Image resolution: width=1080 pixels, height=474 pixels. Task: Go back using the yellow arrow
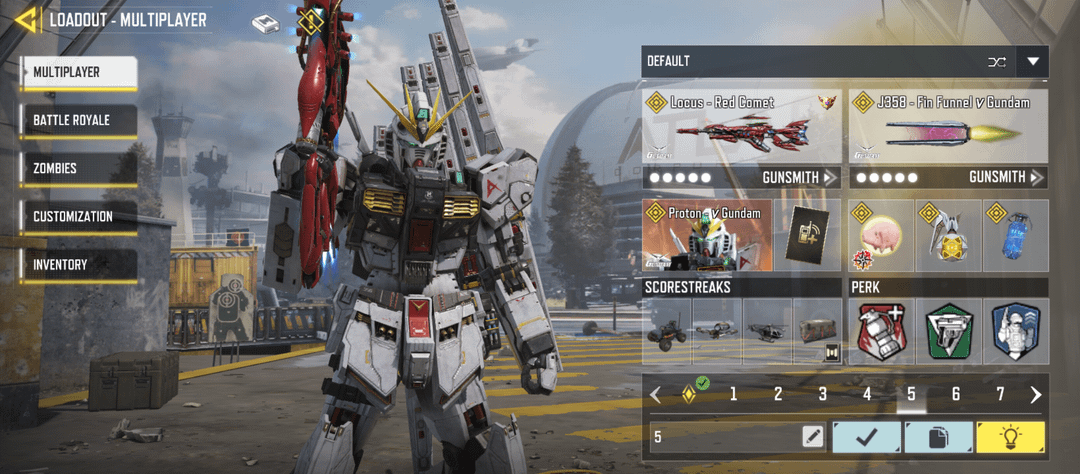click(x=27, y=19)
